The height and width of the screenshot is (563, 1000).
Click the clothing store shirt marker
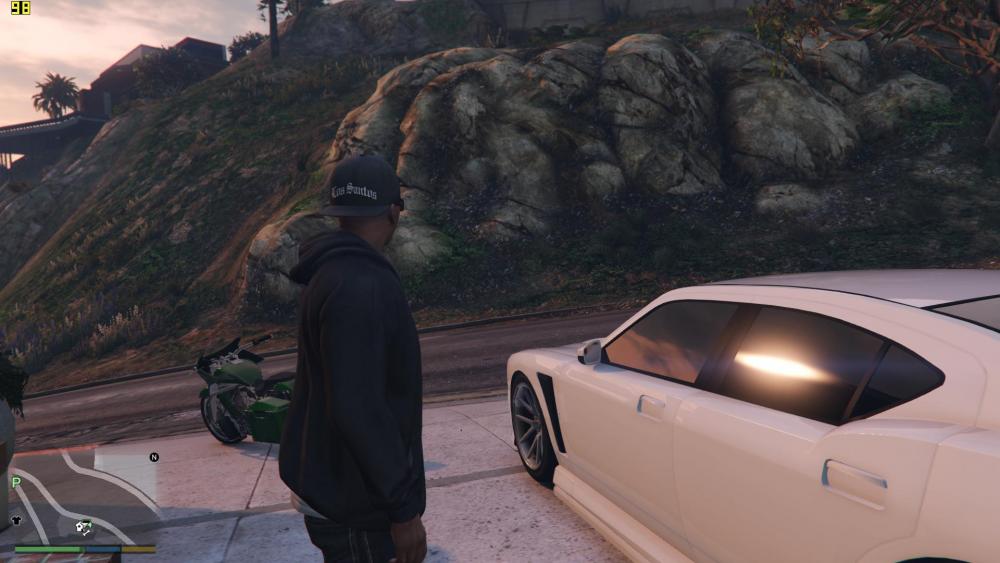click(x=17, y=520)
